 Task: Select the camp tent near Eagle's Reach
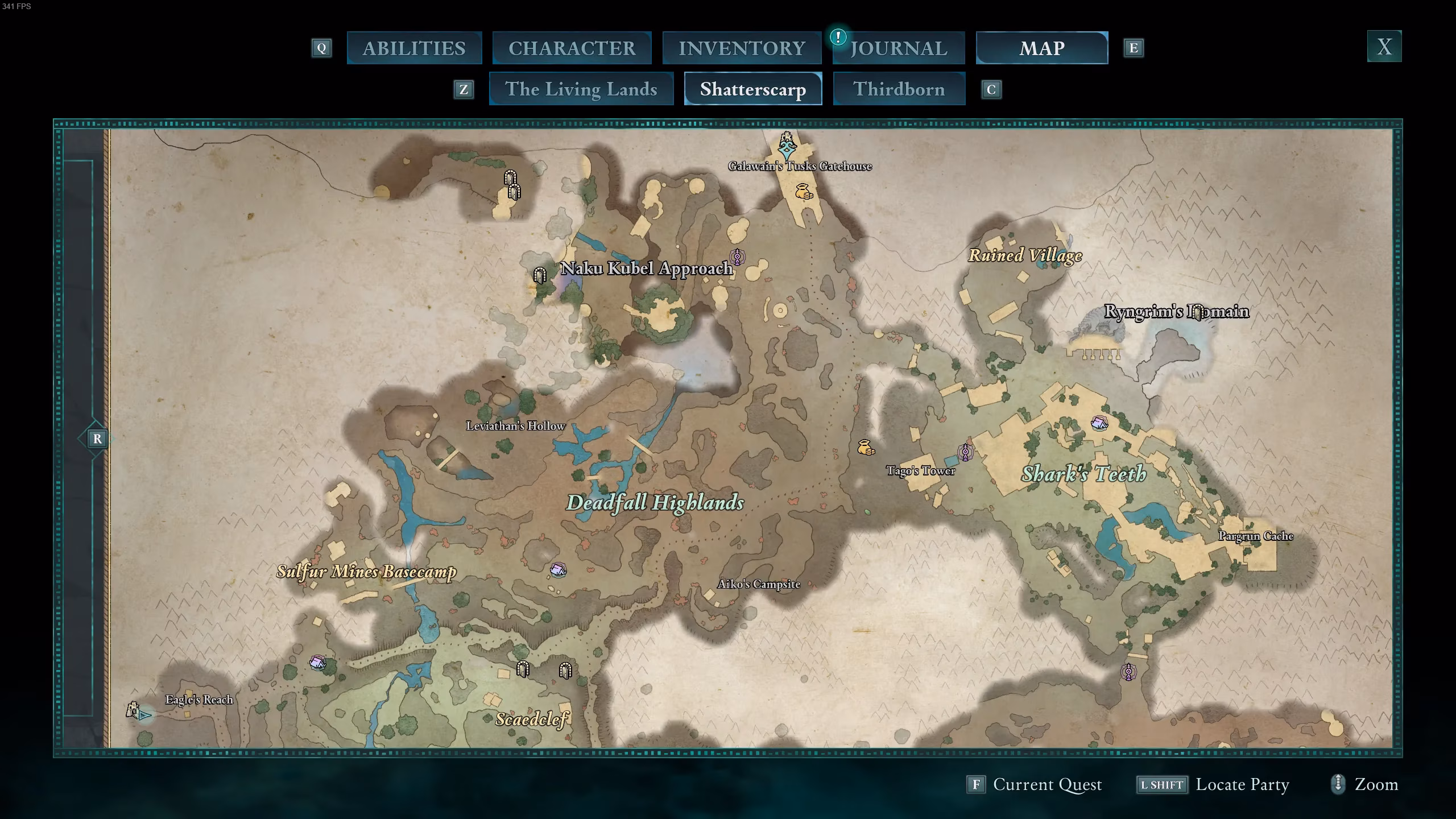pos(317,663)
